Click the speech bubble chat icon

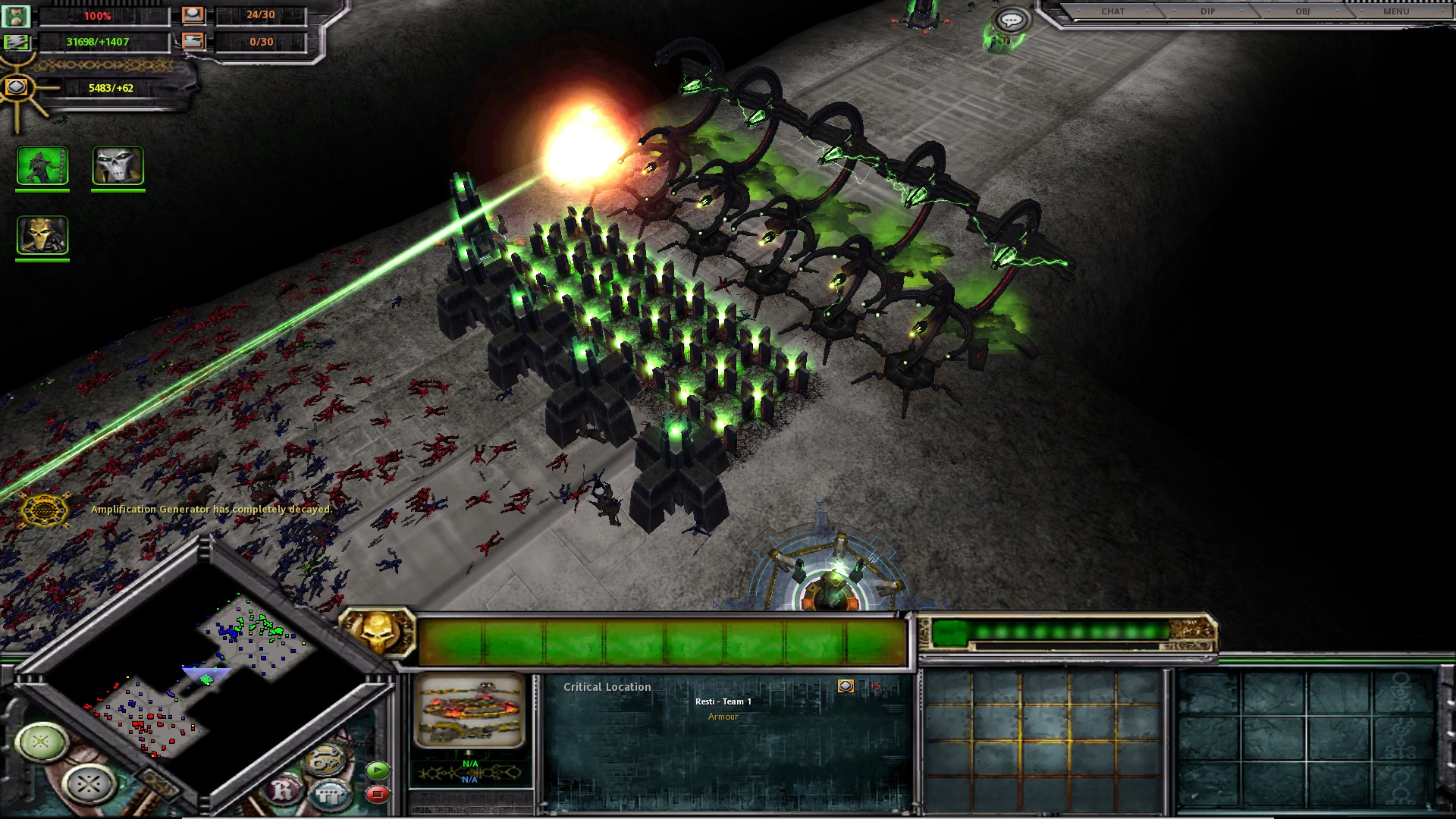(1011, 20)
